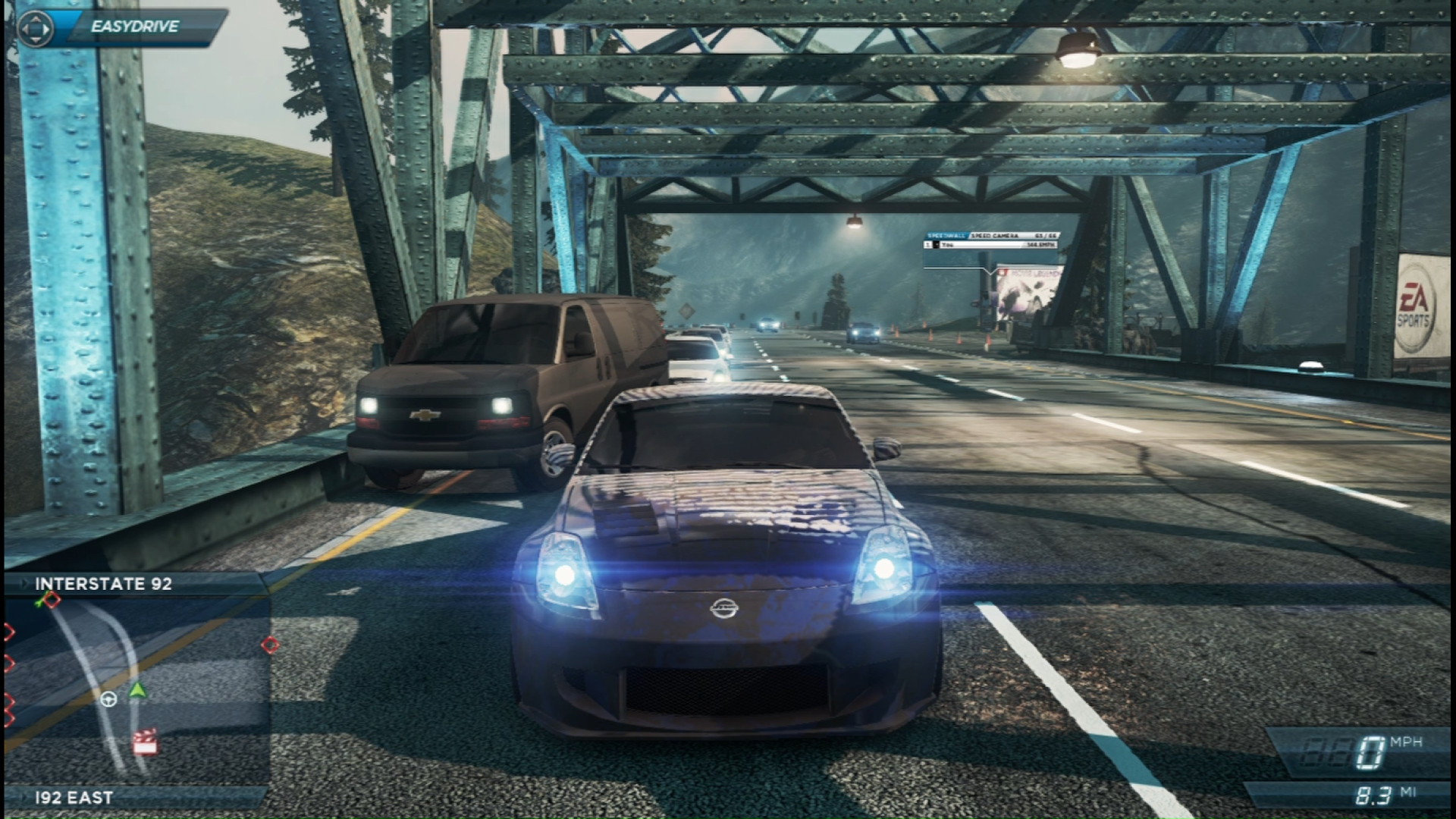Select the steering wheel marker on minimap
Viewport: 1456px width, 819px height.
point(108,699)
